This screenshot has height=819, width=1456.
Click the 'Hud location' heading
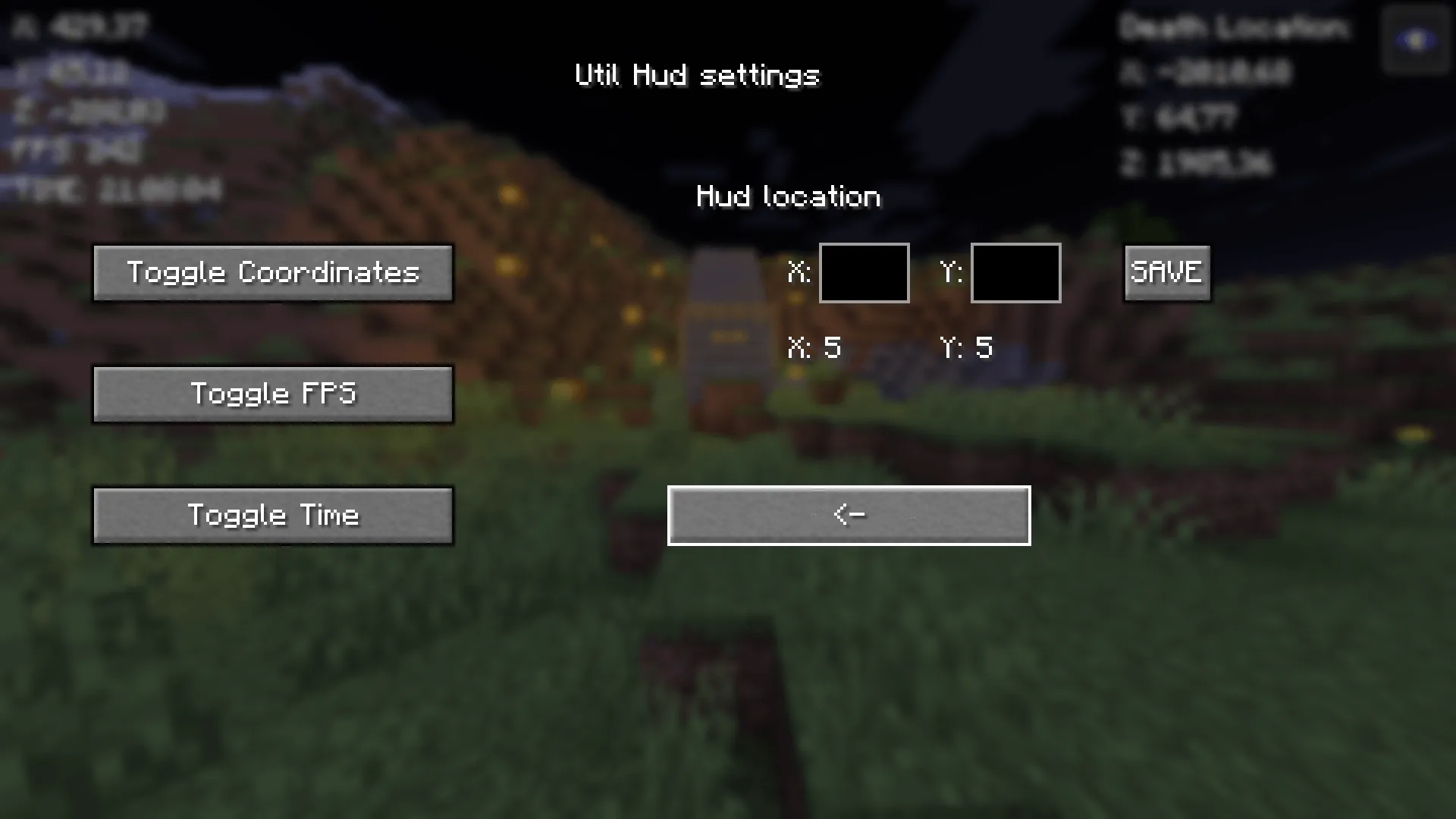788,196
